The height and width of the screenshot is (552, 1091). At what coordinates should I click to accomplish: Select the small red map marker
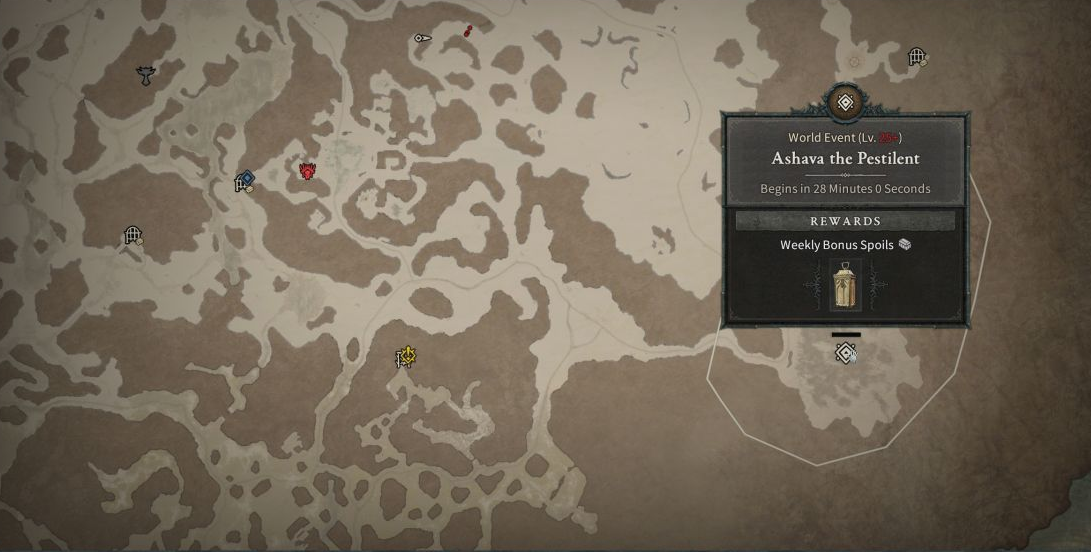coord(468,32)
